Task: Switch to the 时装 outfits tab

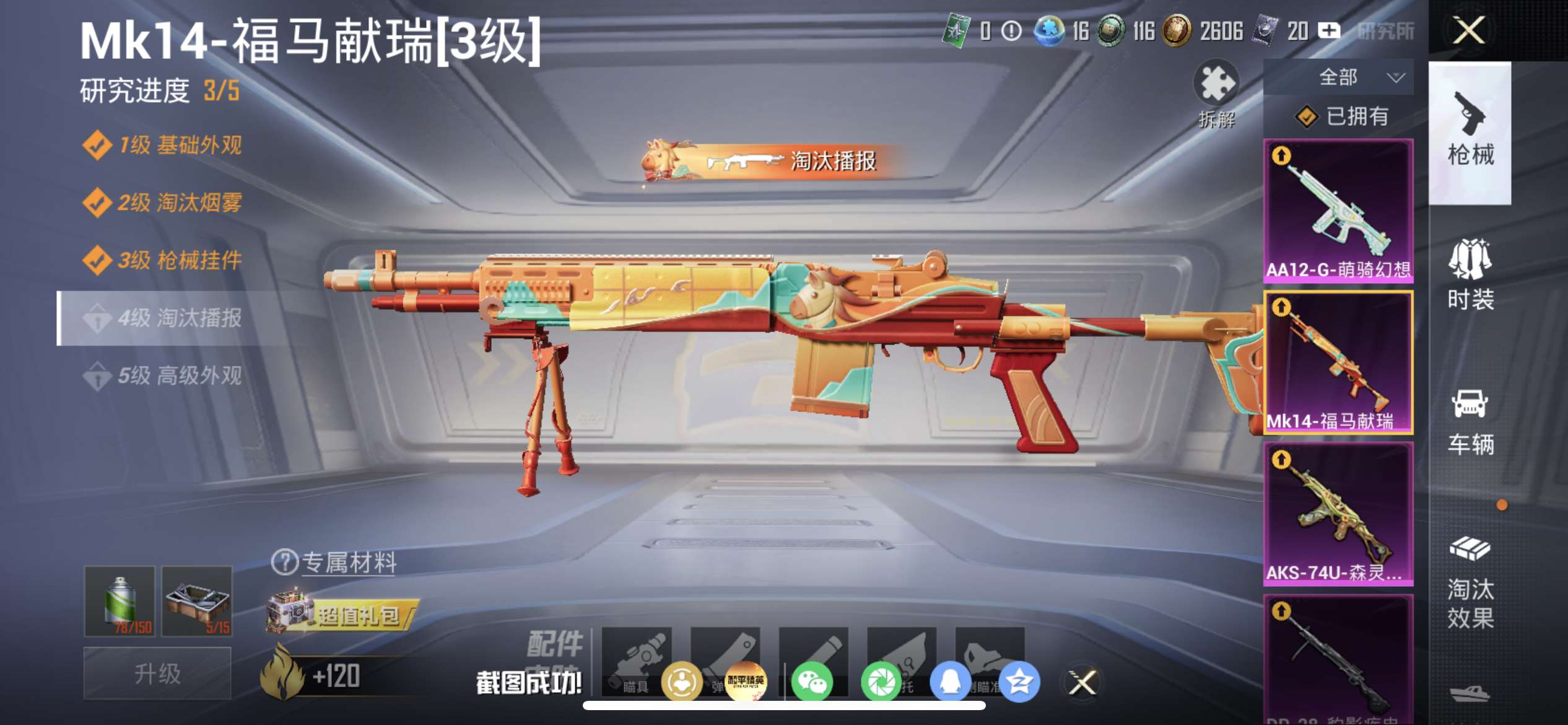Action: click(1470, 274)
